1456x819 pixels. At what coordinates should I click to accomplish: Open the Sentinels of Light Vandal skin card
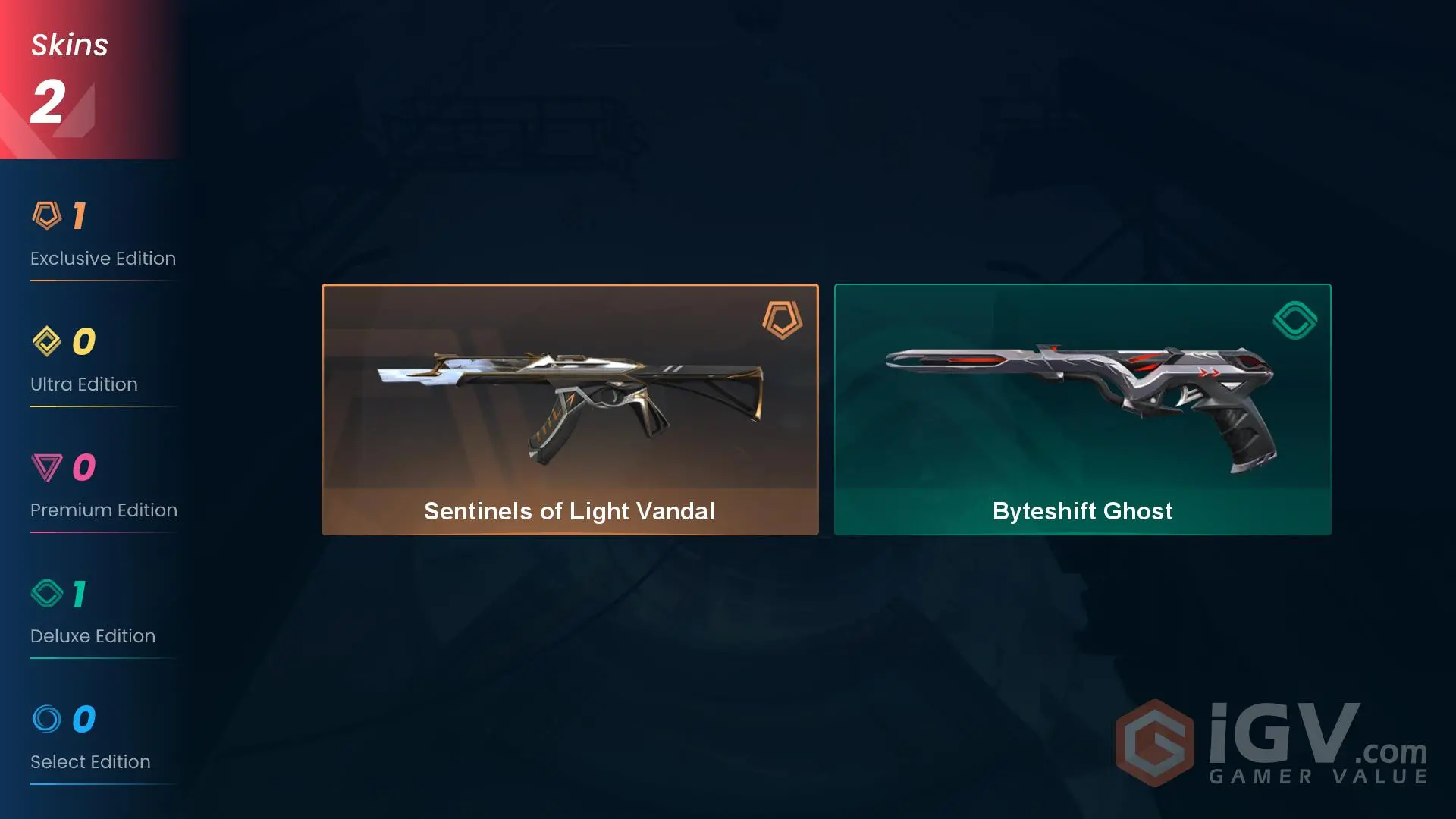coord(570,409)
